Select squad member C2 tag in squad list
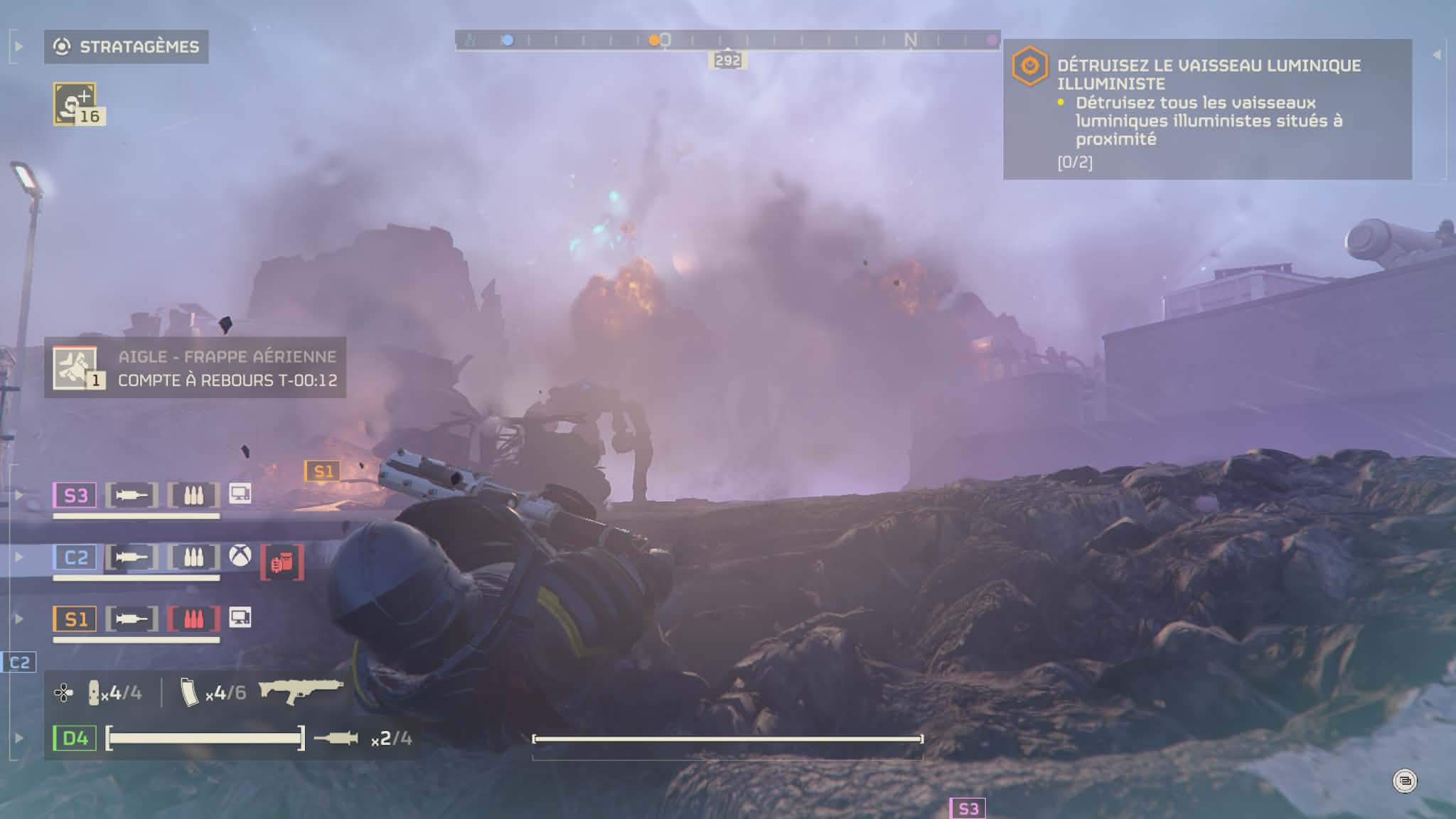1456x819 pixels. click(x=75, y=557)
